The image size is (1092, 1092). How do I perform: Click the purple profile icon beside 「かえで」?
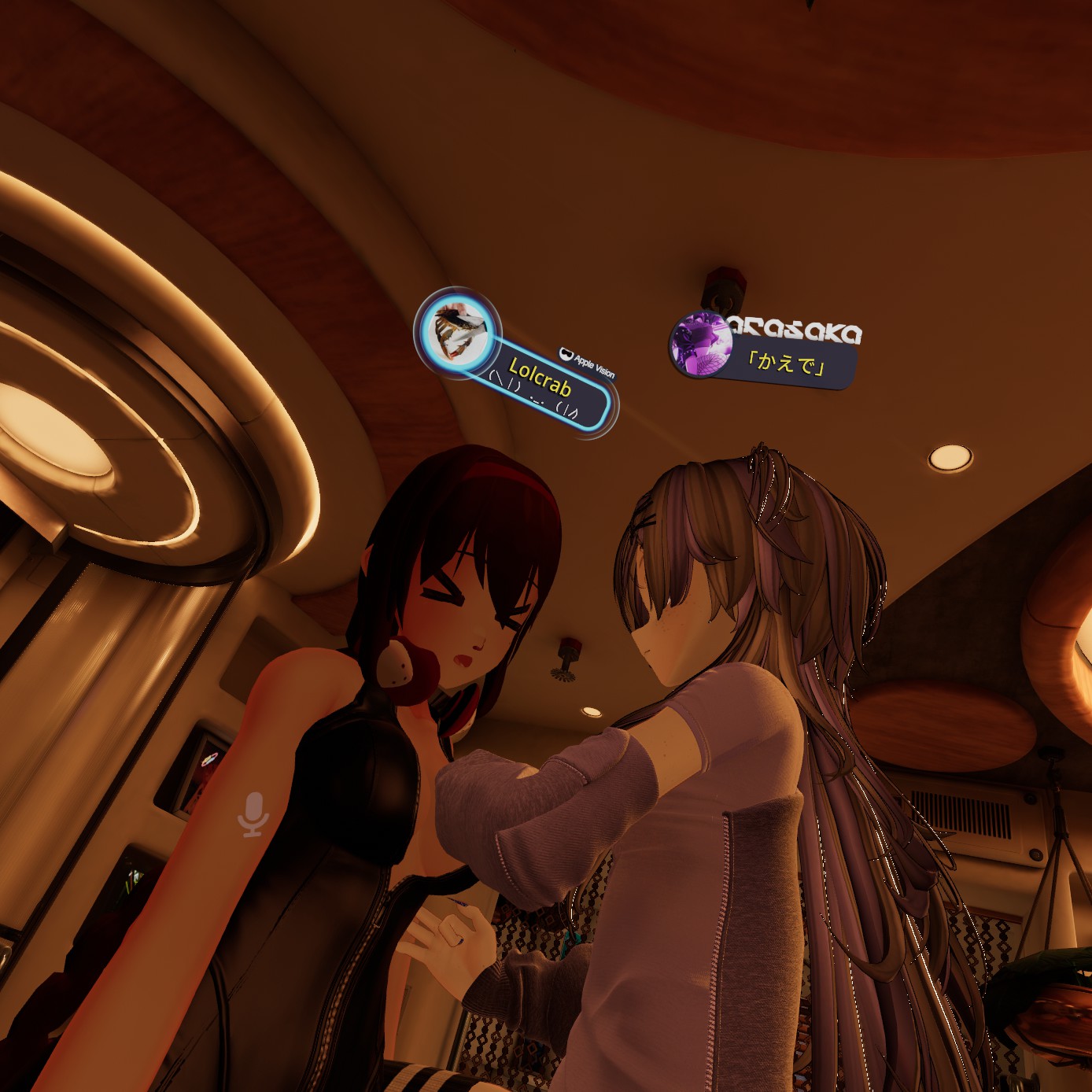[698, 344]
